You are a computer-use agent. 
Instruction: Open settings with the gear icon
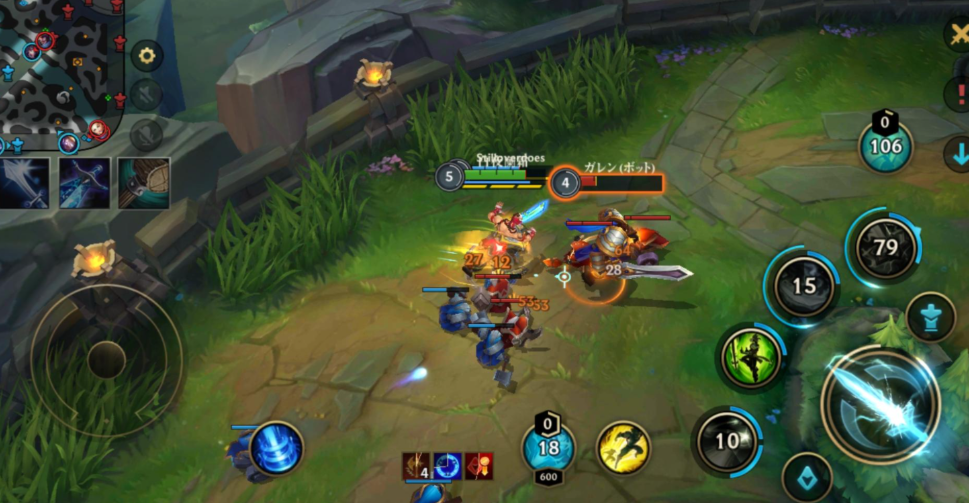147,55
